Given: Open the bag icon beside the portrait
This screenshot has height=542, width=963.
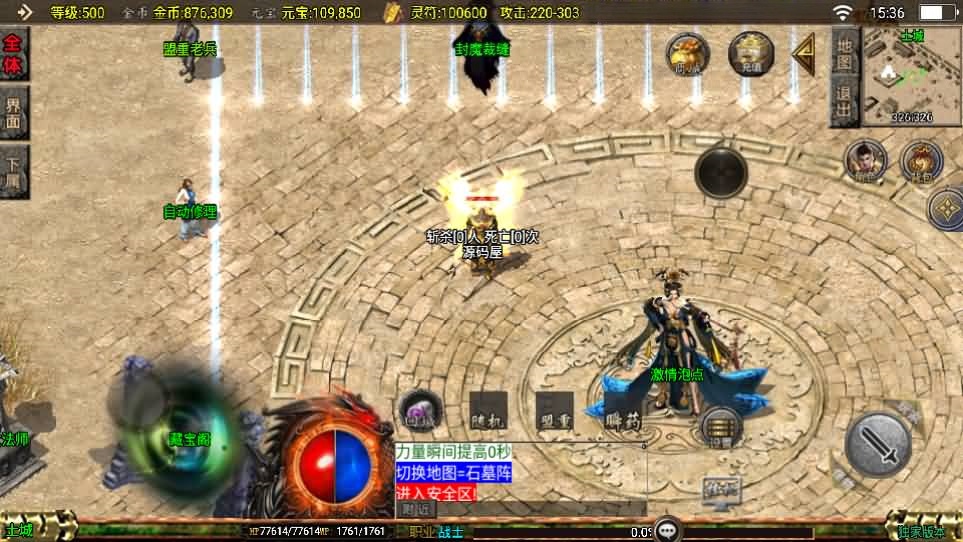Looking at the screenshot, I should click(921, 161).
